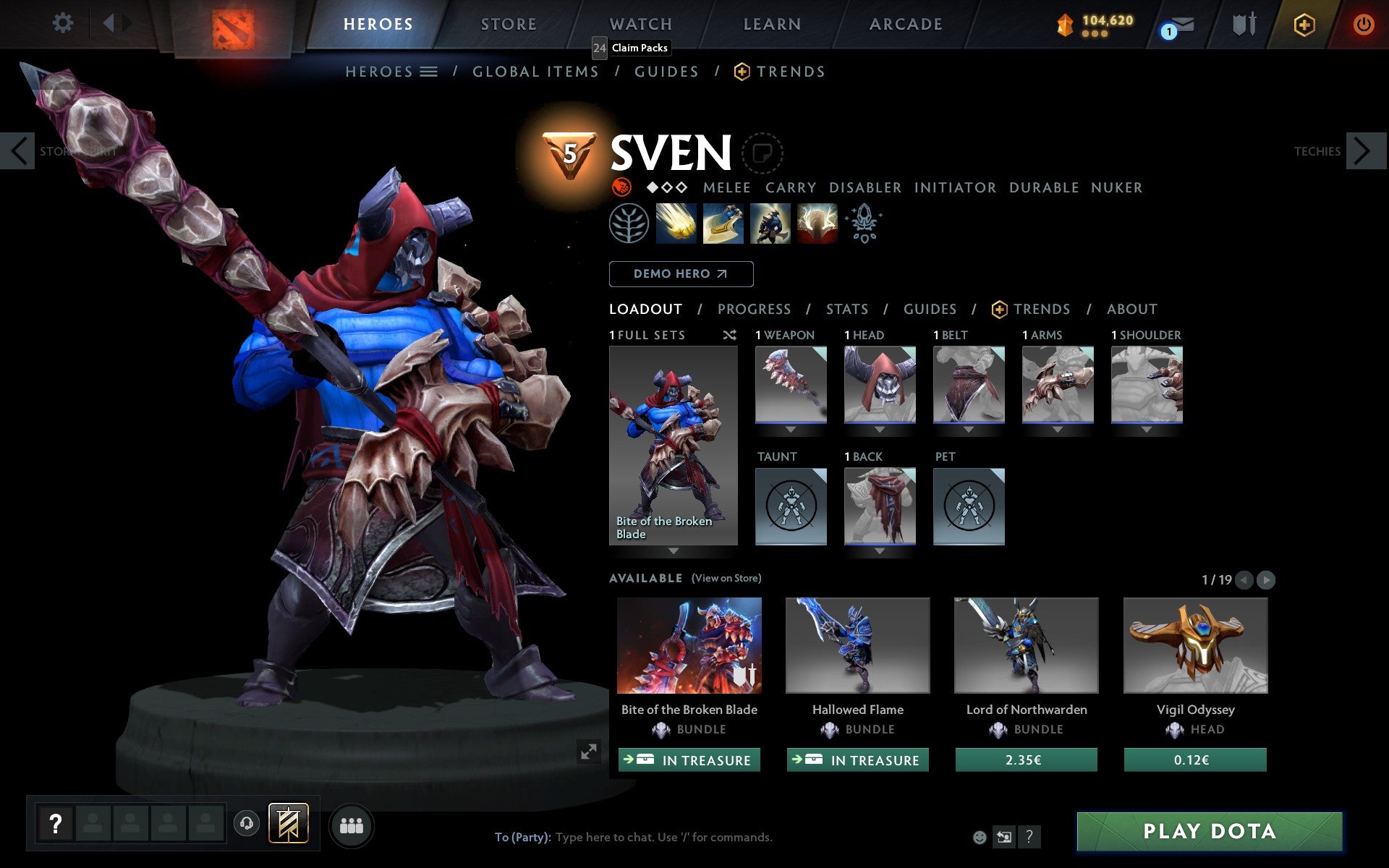Screen dimensions: 1389x868
Task: Expand the Head slot dropdown arrow
Action: (880, 429)
